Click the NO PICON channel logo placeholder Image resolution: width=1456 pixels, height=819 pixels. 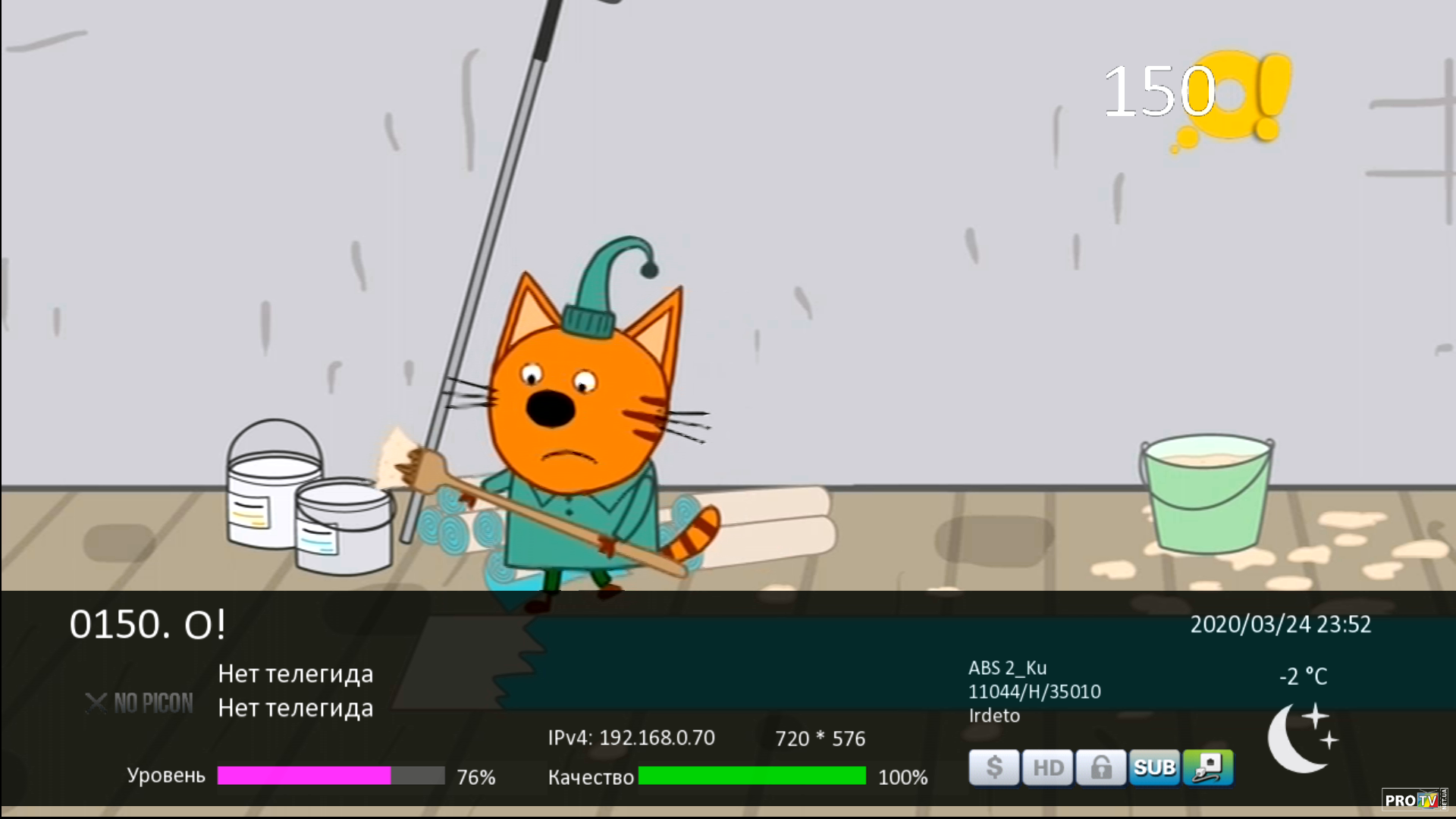coord(140,704)
